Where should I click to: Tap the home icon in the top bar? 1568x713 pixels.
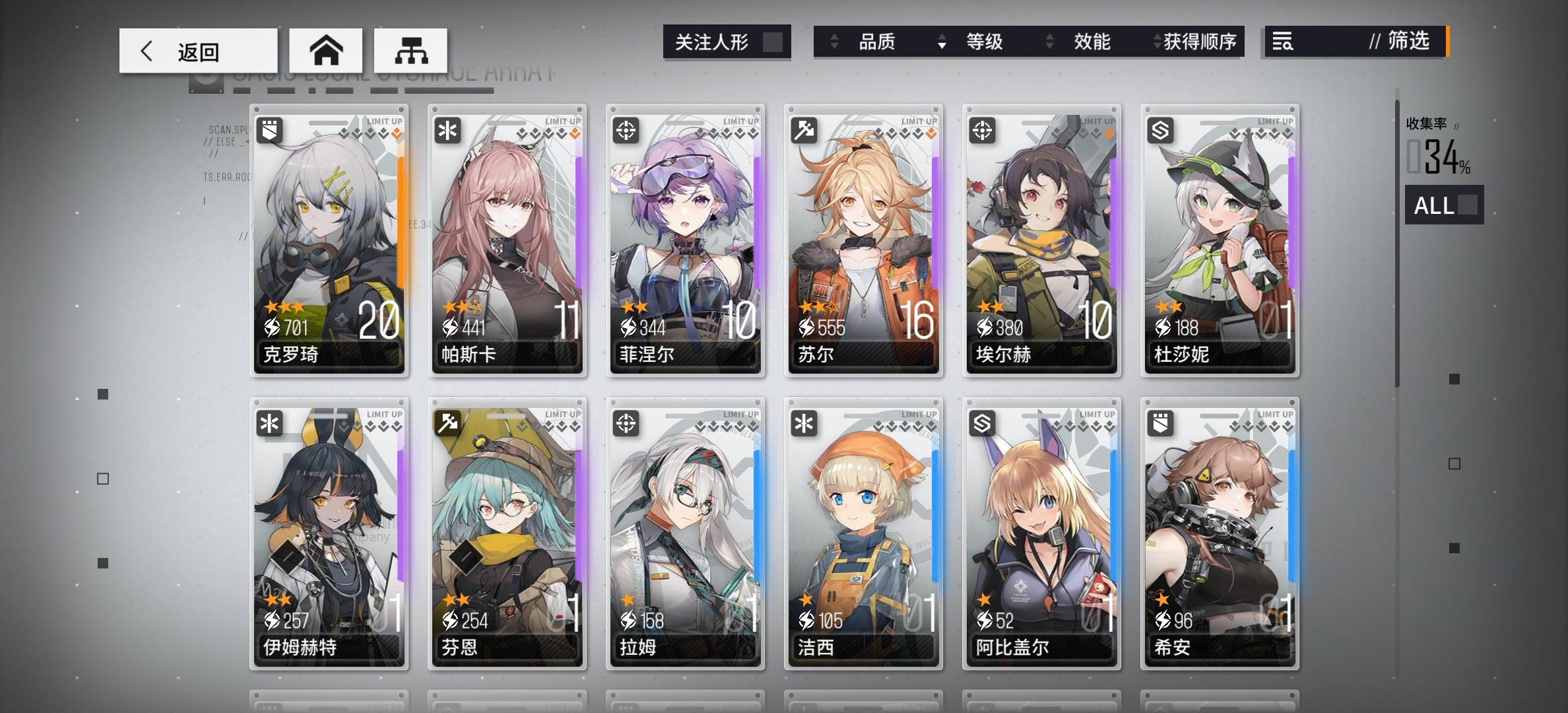coord(327,50)
